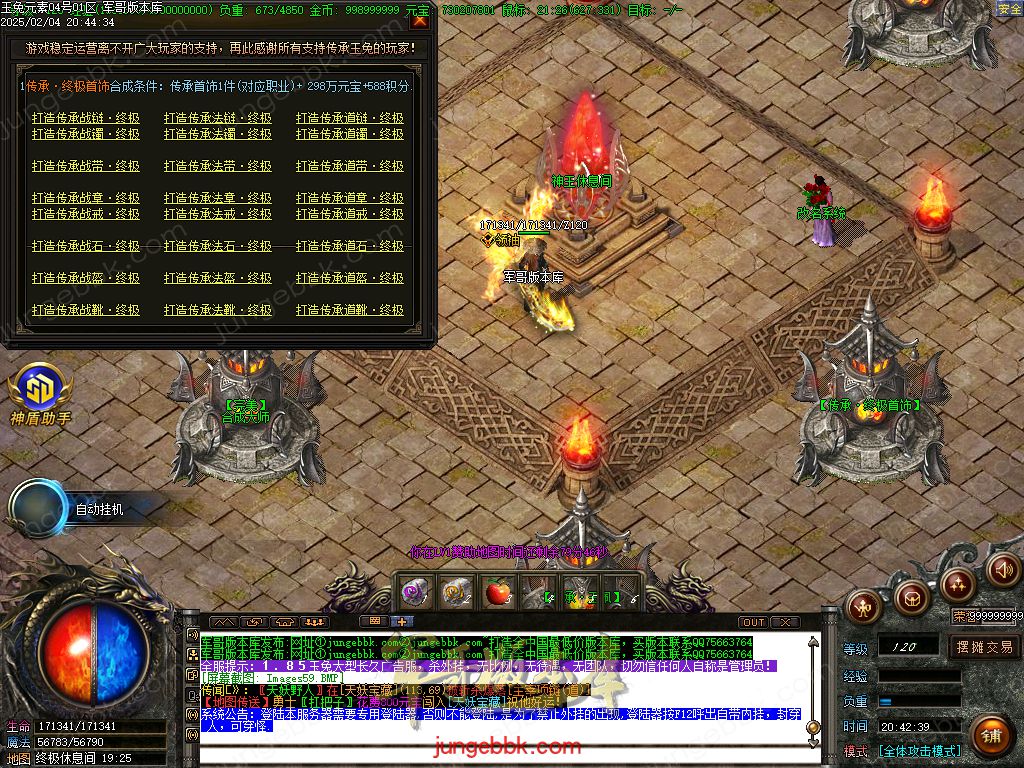Screen dimensions: 1024x768
Task: Open the 神盾助手 assistant
Action: point(40,394)
